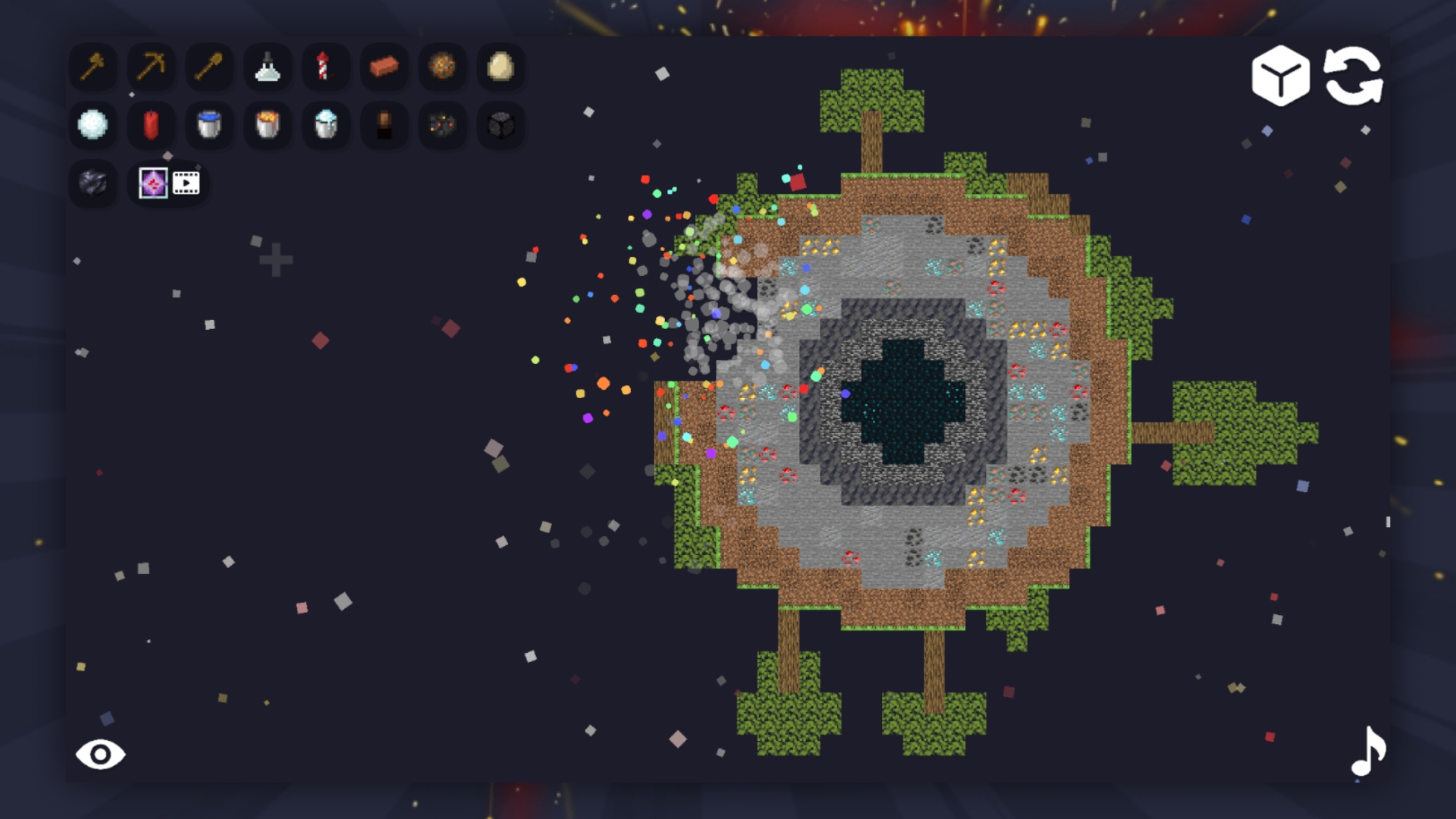Screen dimensions: 1456x819
Task: Select the golden axe tool
Action: pos(93,68)
